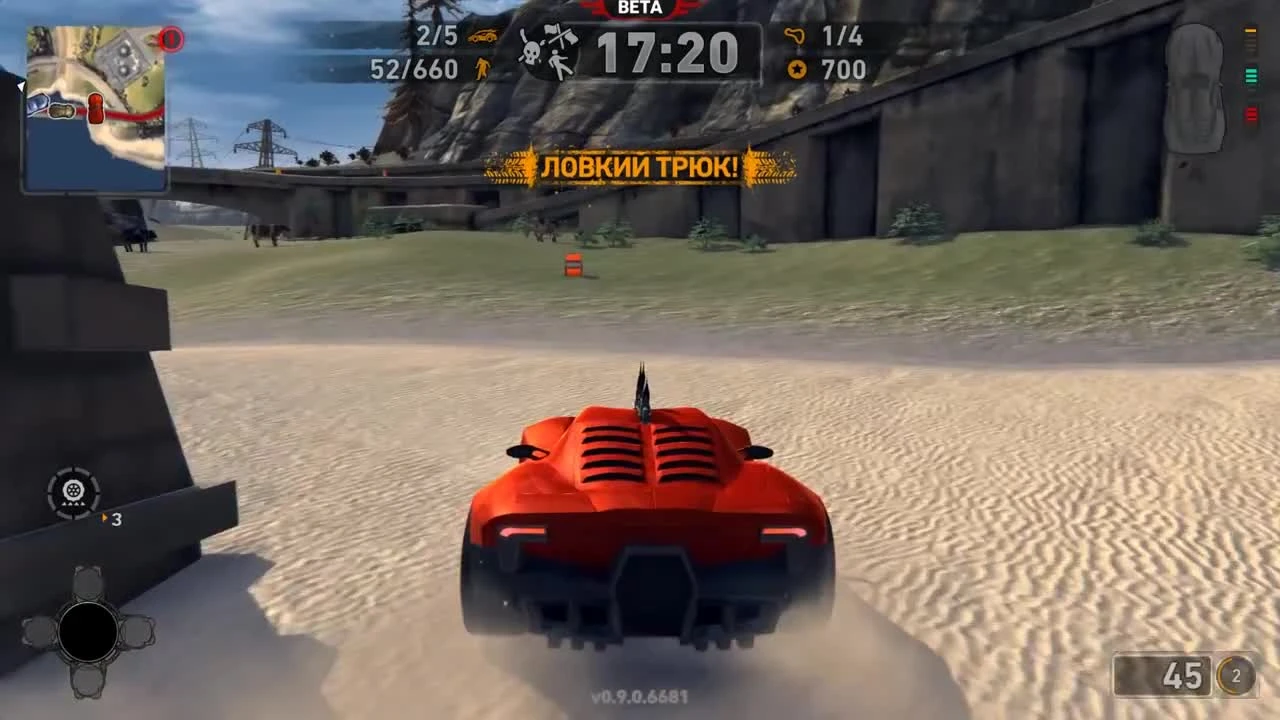Click the BETA banner at the top
Viewport: 1280px width, 720px height.
pos(640,8)
